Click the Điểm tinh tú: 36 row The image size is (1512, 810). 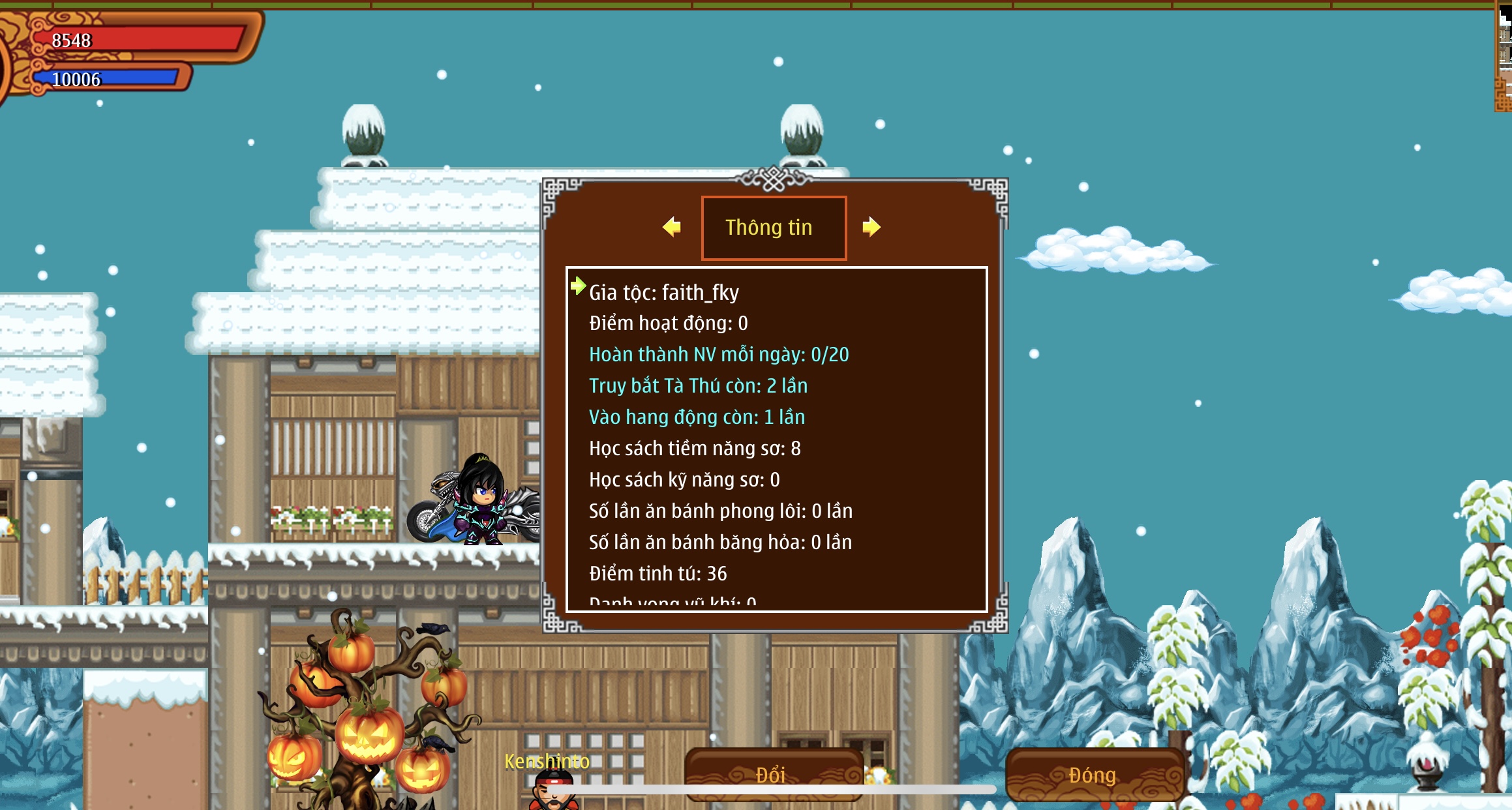coord(658,574)
